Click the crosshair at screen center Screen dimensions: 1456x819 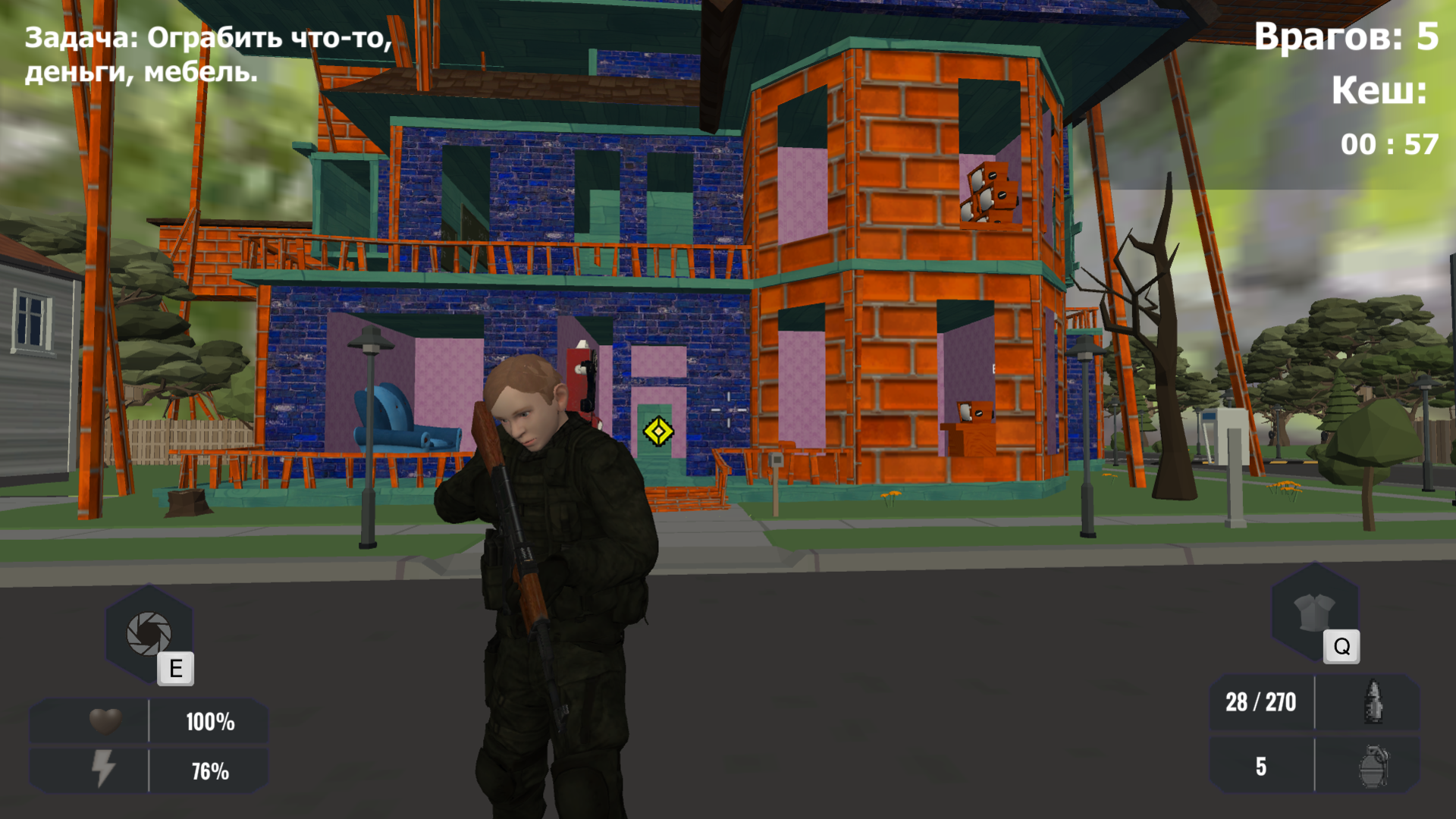(728, 409)
